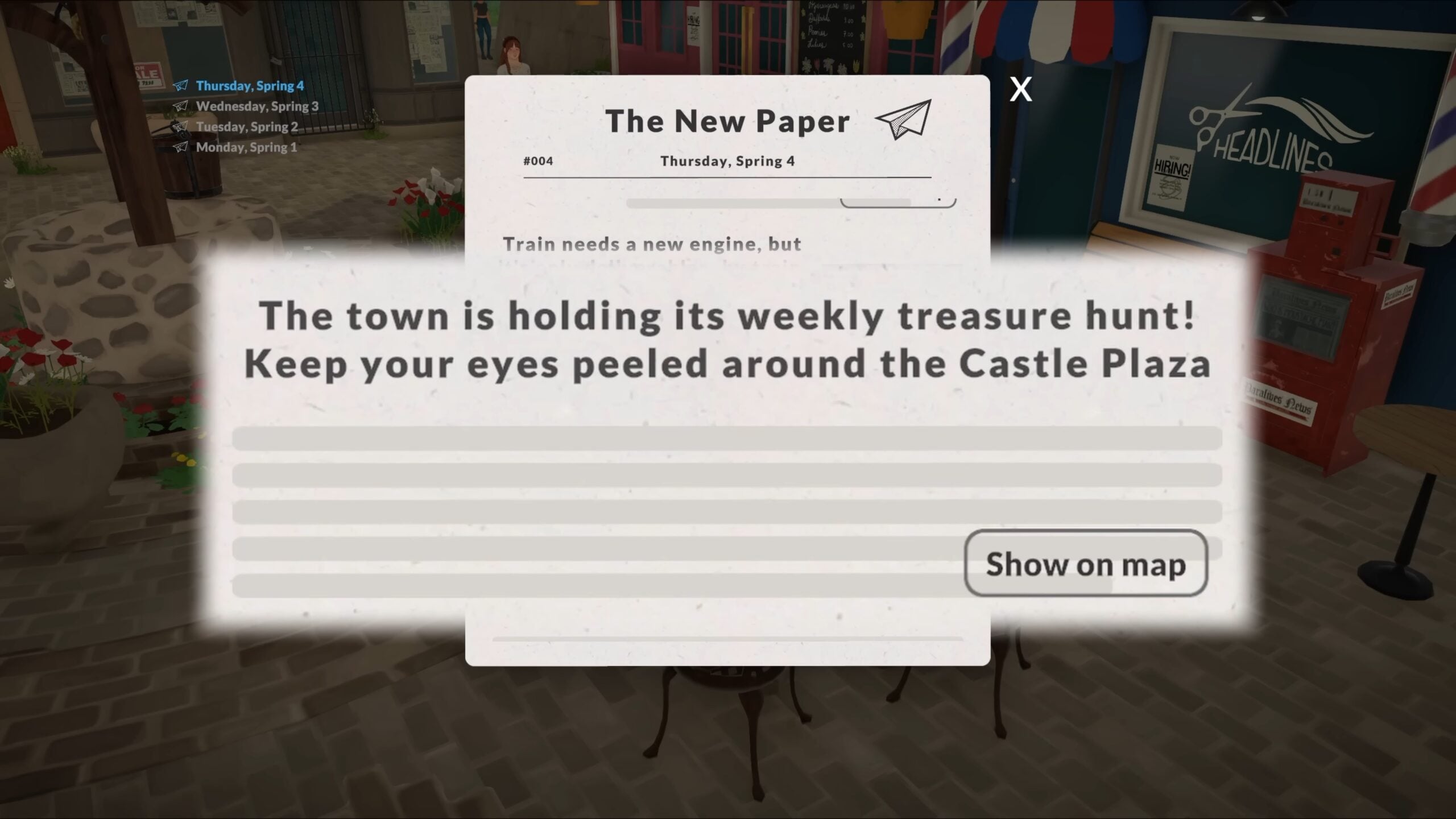Click the issue number #004 label
The image size is (1456, 819).
pos(537,161)
